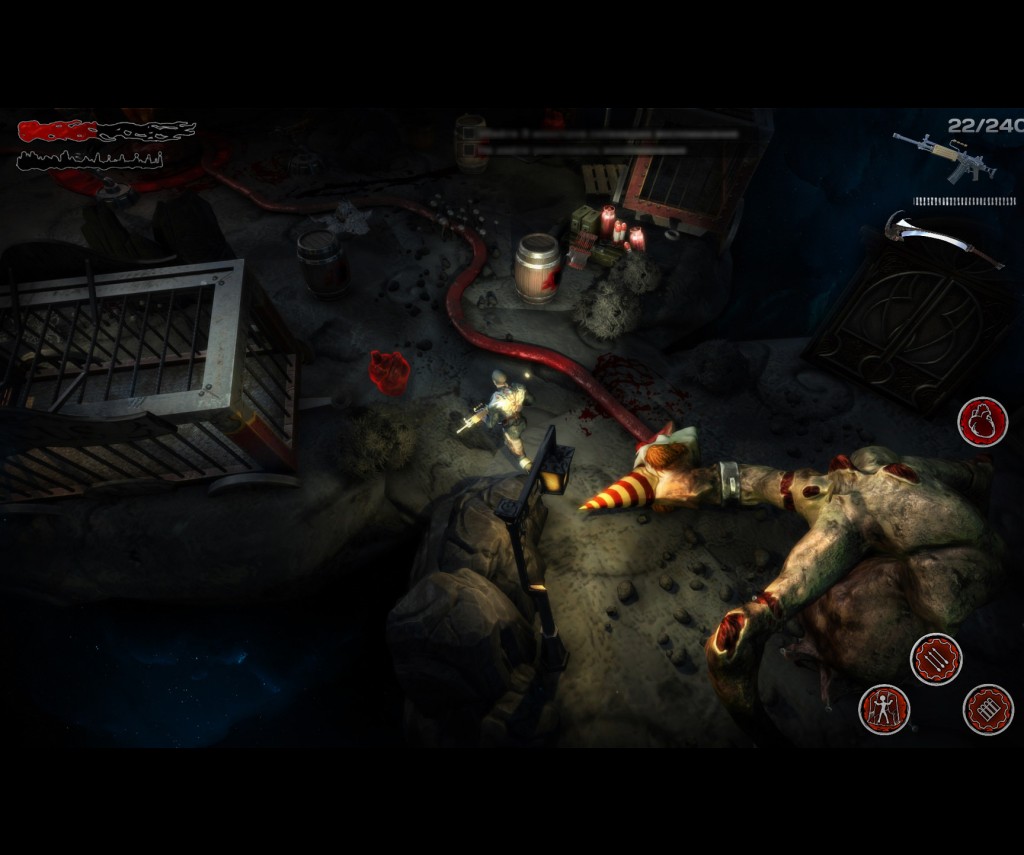Tap the standing figure action button

884,709
